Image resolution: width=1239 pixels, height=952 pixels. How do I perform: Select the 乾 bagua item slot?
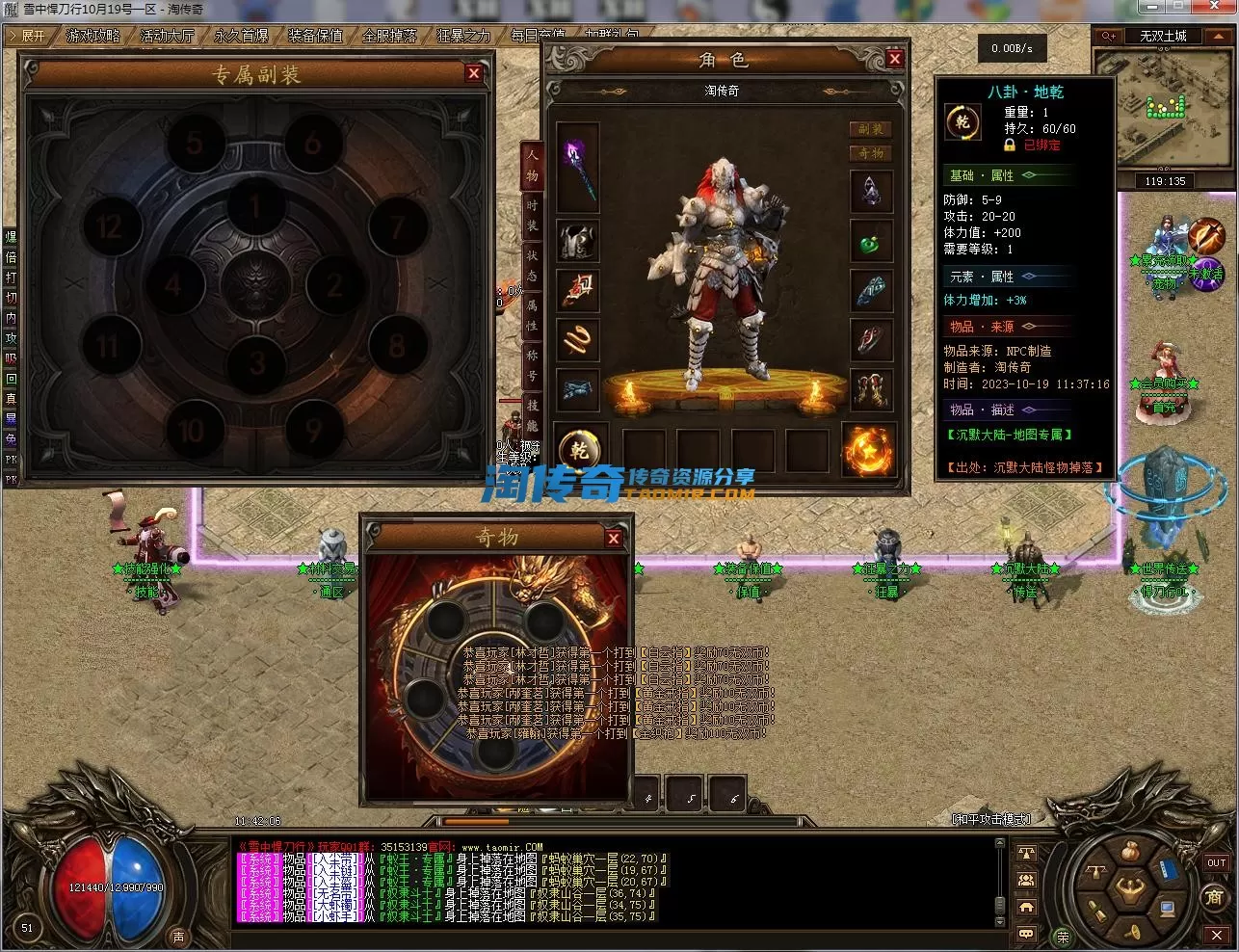tap(581, 450)
